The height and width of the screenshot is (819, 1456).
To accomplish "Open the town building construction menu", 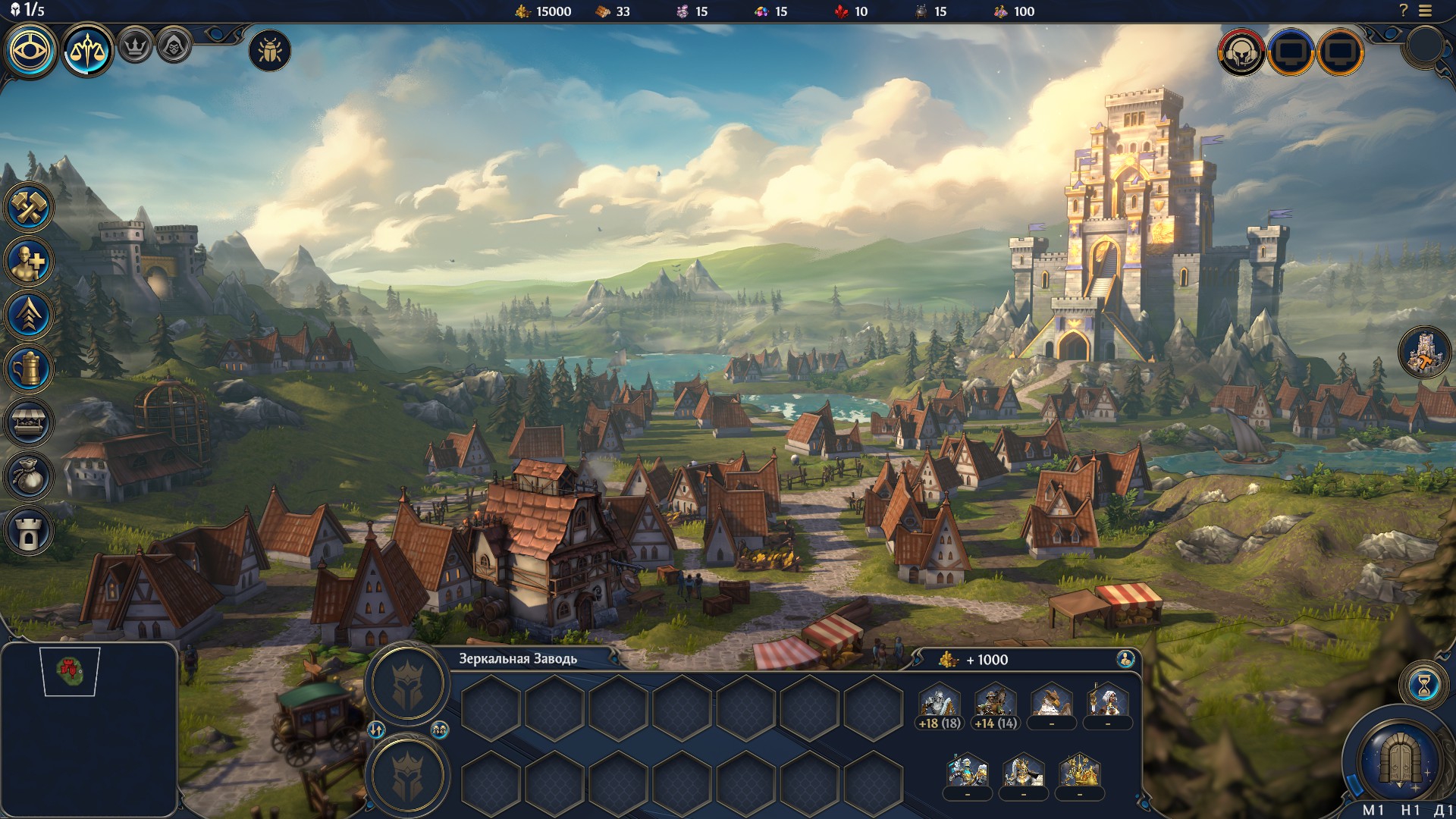I will coord(29,207).
